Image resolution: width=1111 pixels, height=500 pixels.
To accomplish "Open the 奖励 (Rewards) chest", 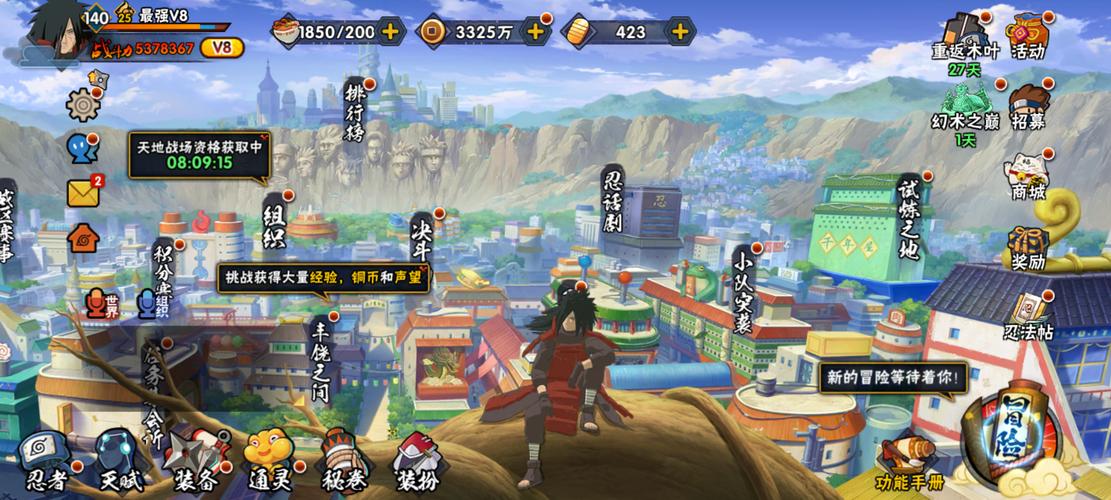I will click(x=1028, y=247).
